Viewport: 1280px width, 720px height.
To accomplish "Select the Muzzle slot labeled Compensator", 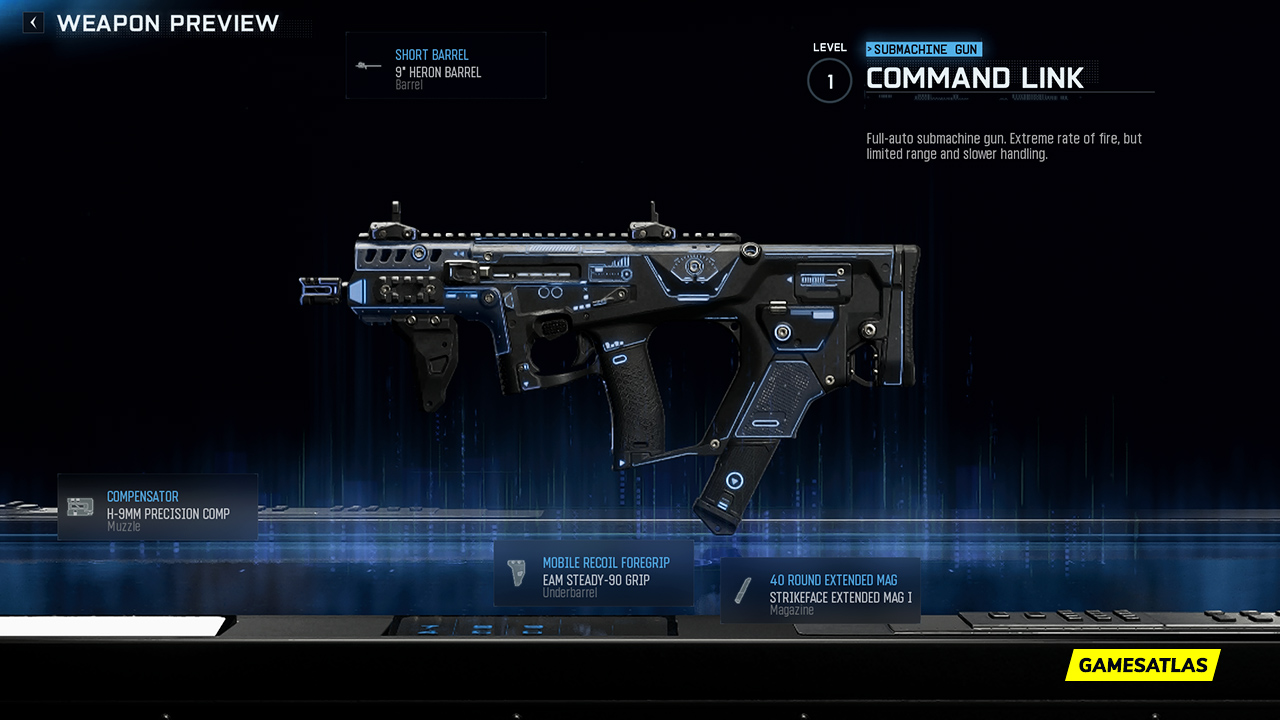I will point(157,507).
